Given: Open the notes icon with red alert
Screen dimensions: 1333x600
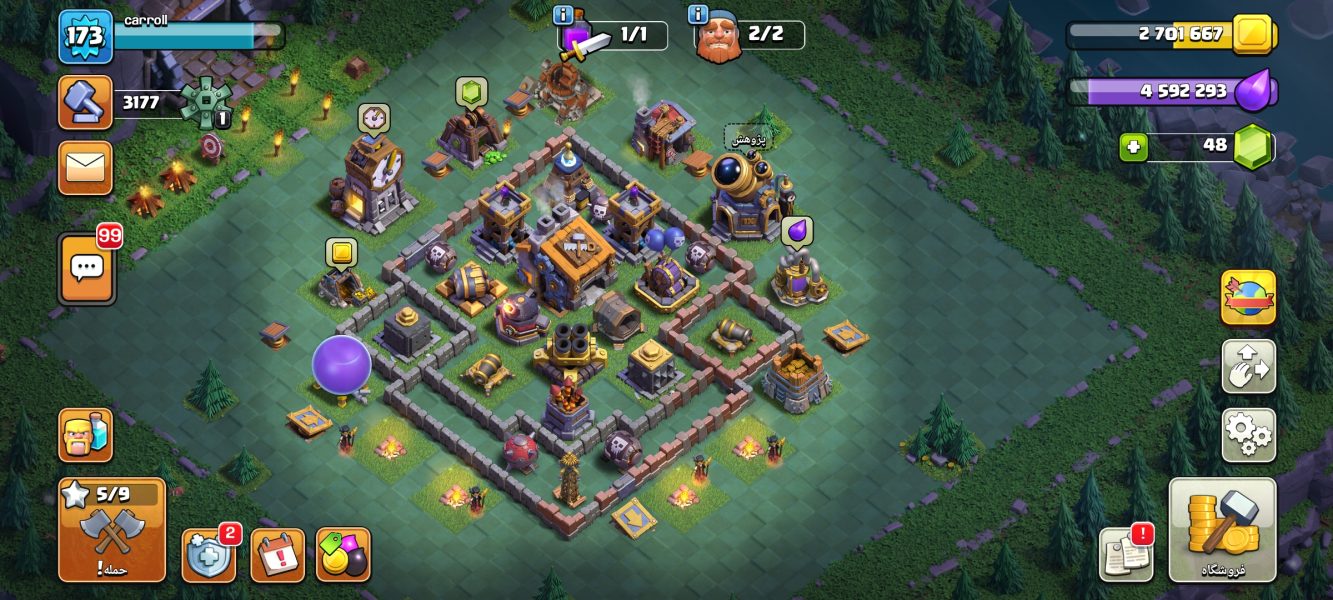Looking at the screenshot, I should click(1126, 554).
